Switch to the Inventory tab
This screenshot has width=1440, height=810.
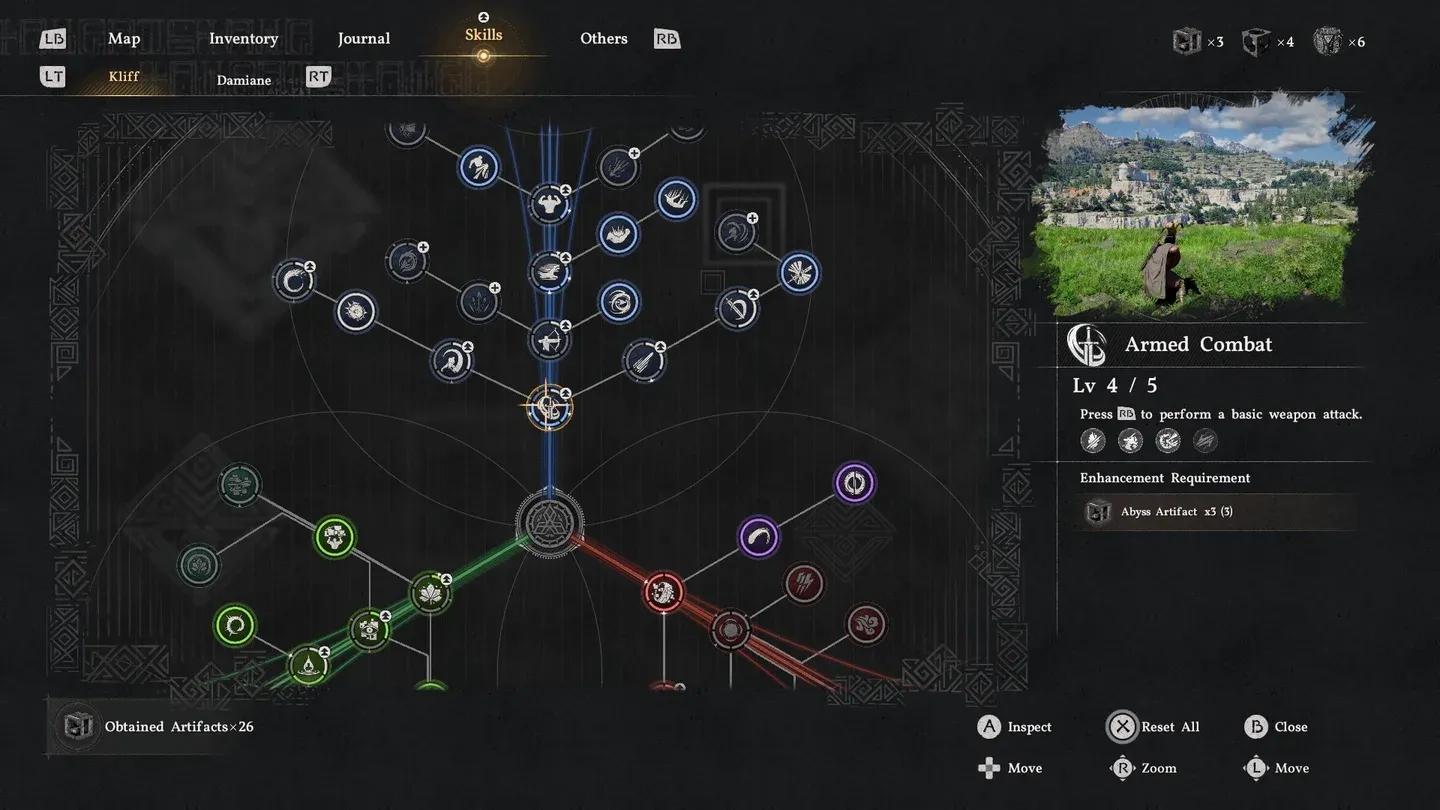[x=243, y=38]
